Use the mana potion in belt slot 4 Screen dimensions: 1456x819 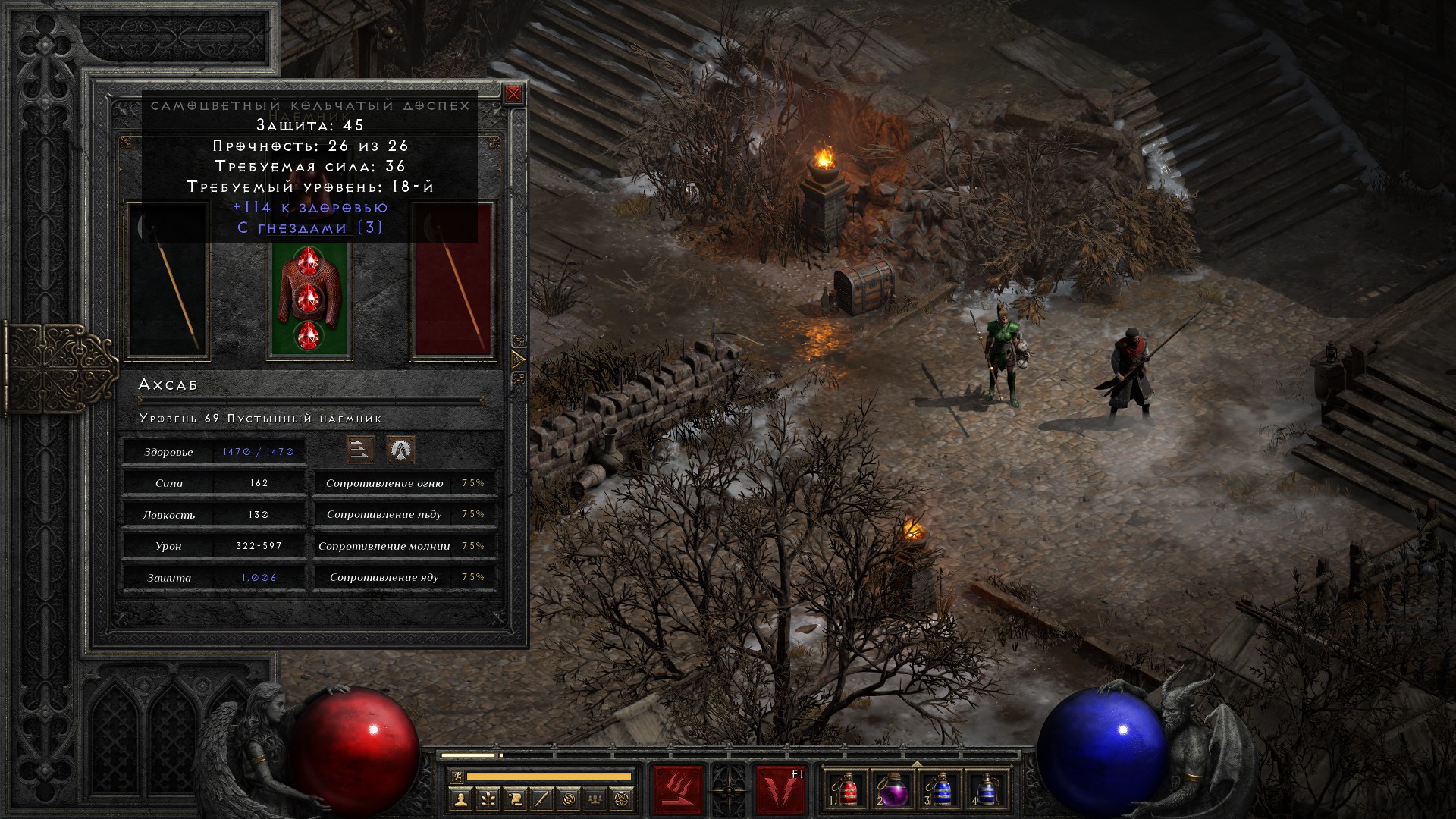coord(986,790)
